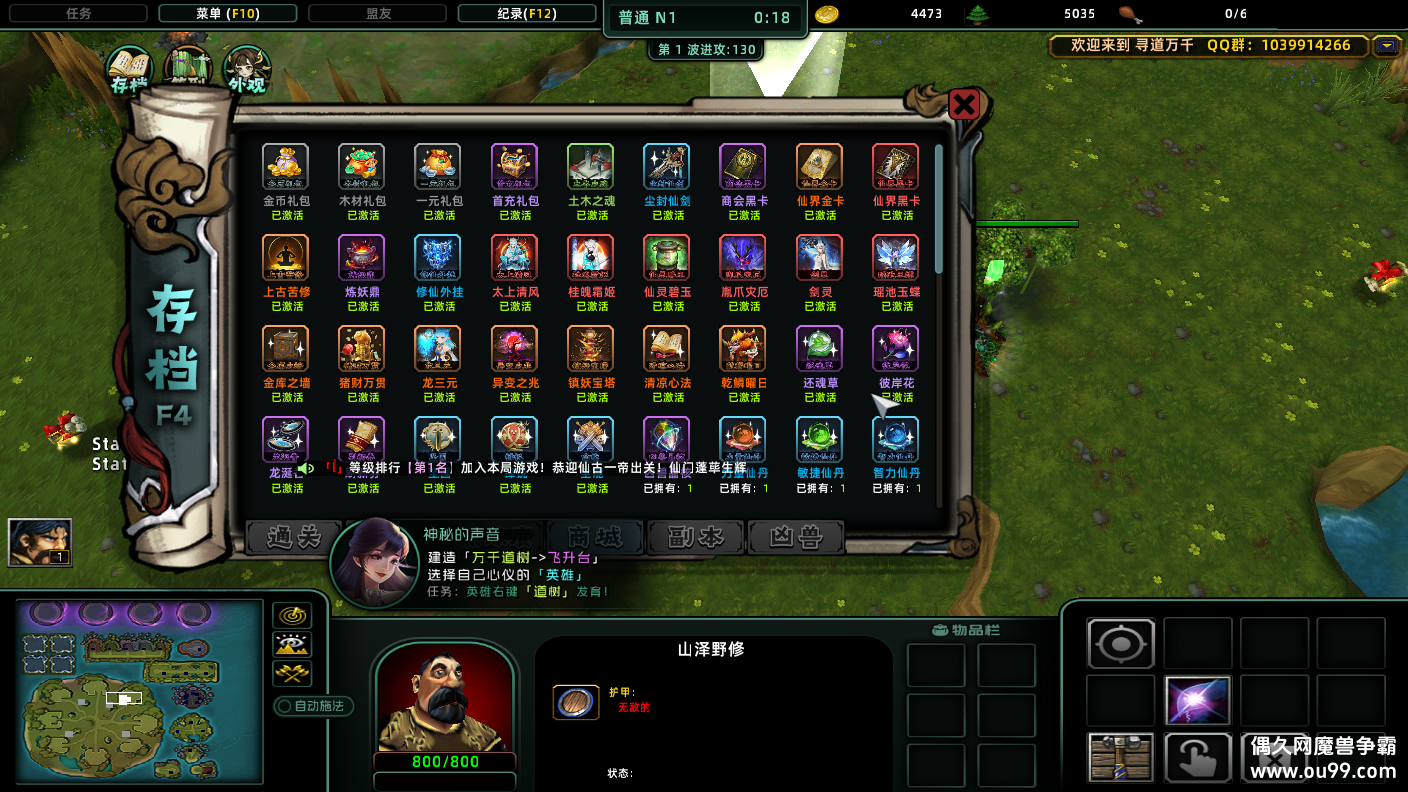Click the 敏捷仙丹 agility pill icon
The image size is (1408, 792).
(x=819, y=439)
